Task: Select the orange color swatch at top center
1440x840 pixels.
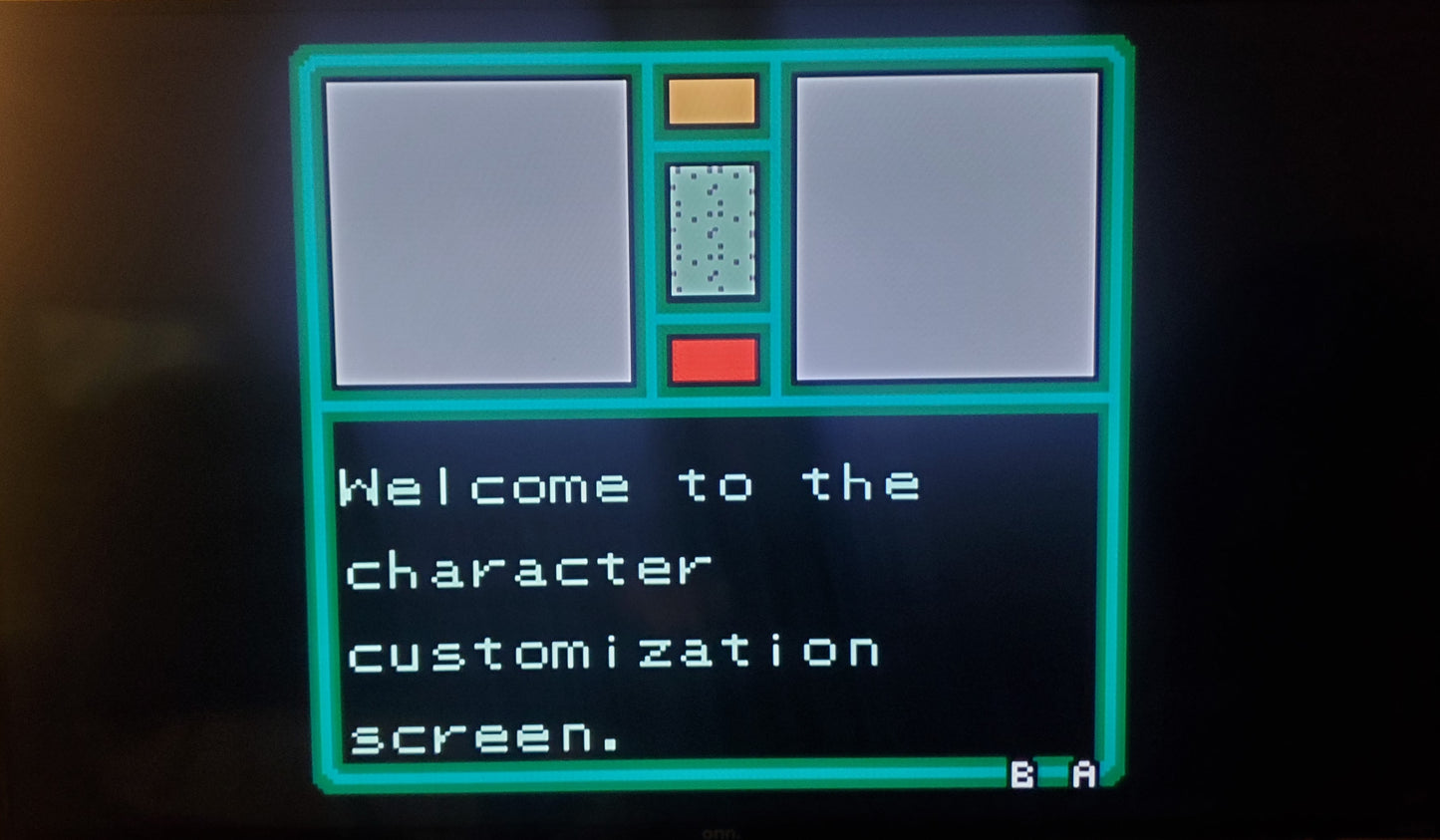Action: 712,101
